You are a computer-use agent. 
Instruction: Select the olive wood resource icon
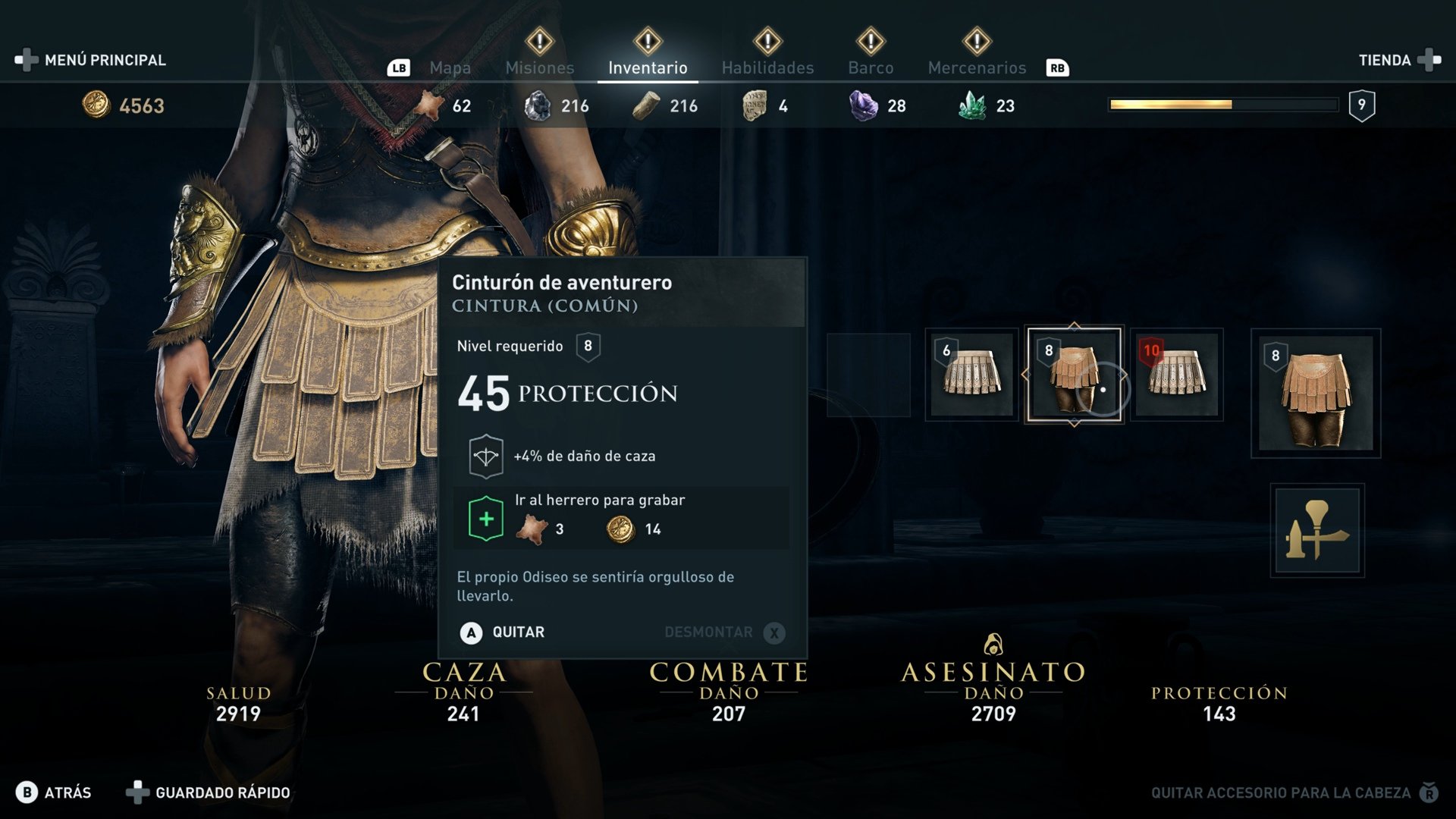click(648, 105)
